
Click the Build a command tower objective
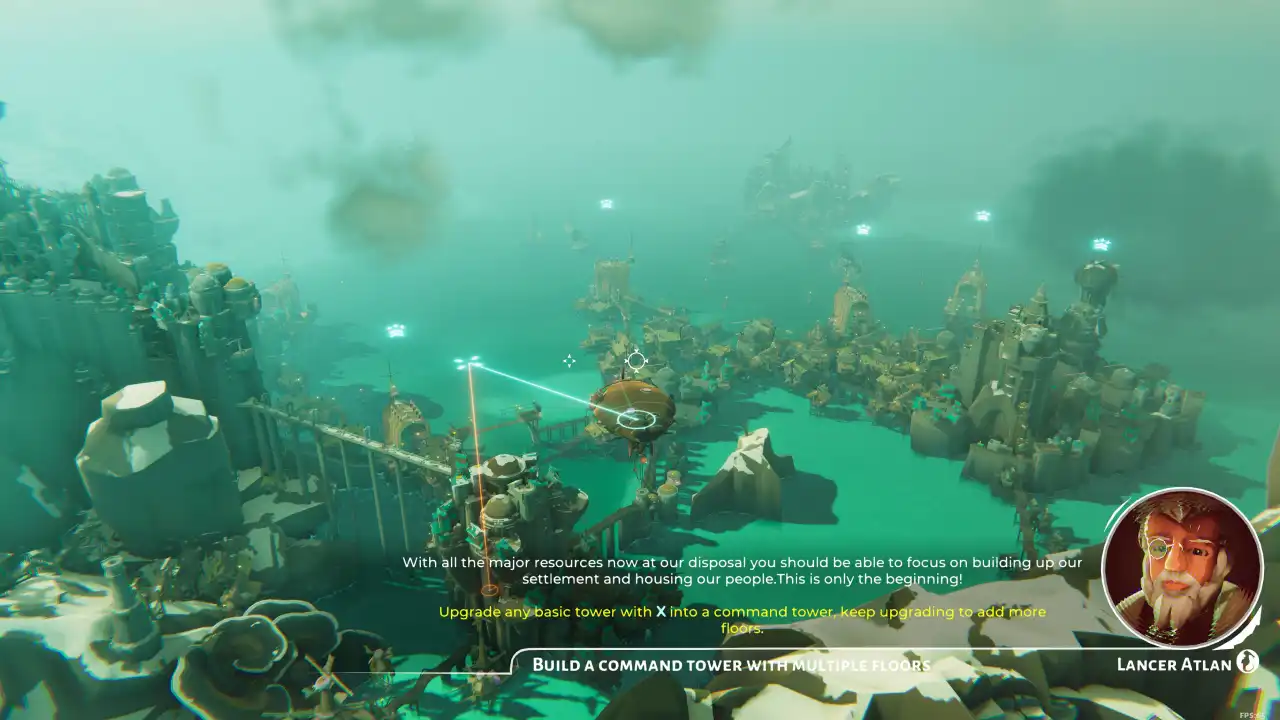click(x=731, y=665)
